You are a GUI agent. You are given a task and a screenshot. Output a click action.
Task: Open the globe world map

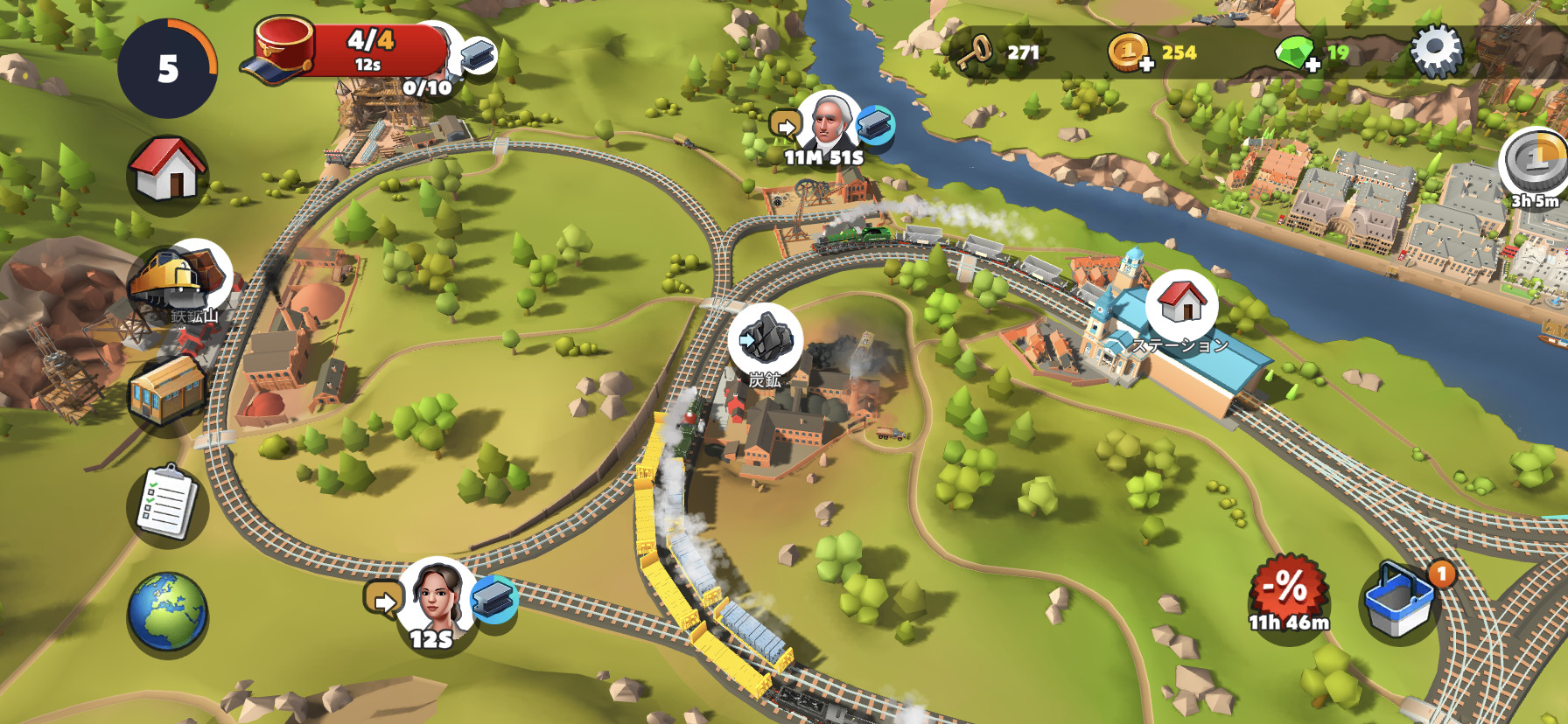pos(167,611)
